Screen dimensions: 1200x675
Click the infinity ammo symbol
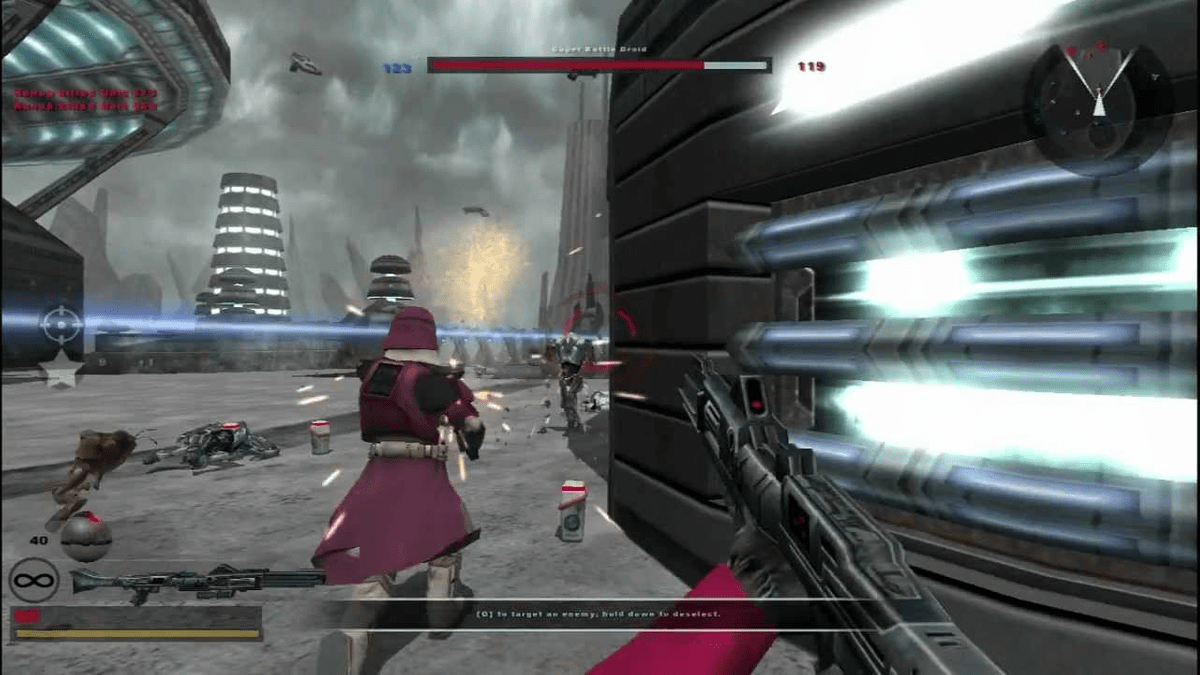[x=34, y=580]
